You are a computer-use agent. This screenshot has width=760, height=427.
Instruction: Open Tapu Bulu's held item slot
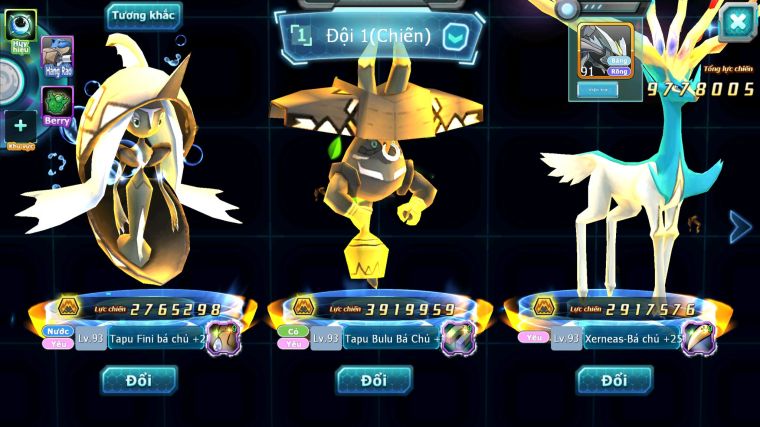pos(459,339)
